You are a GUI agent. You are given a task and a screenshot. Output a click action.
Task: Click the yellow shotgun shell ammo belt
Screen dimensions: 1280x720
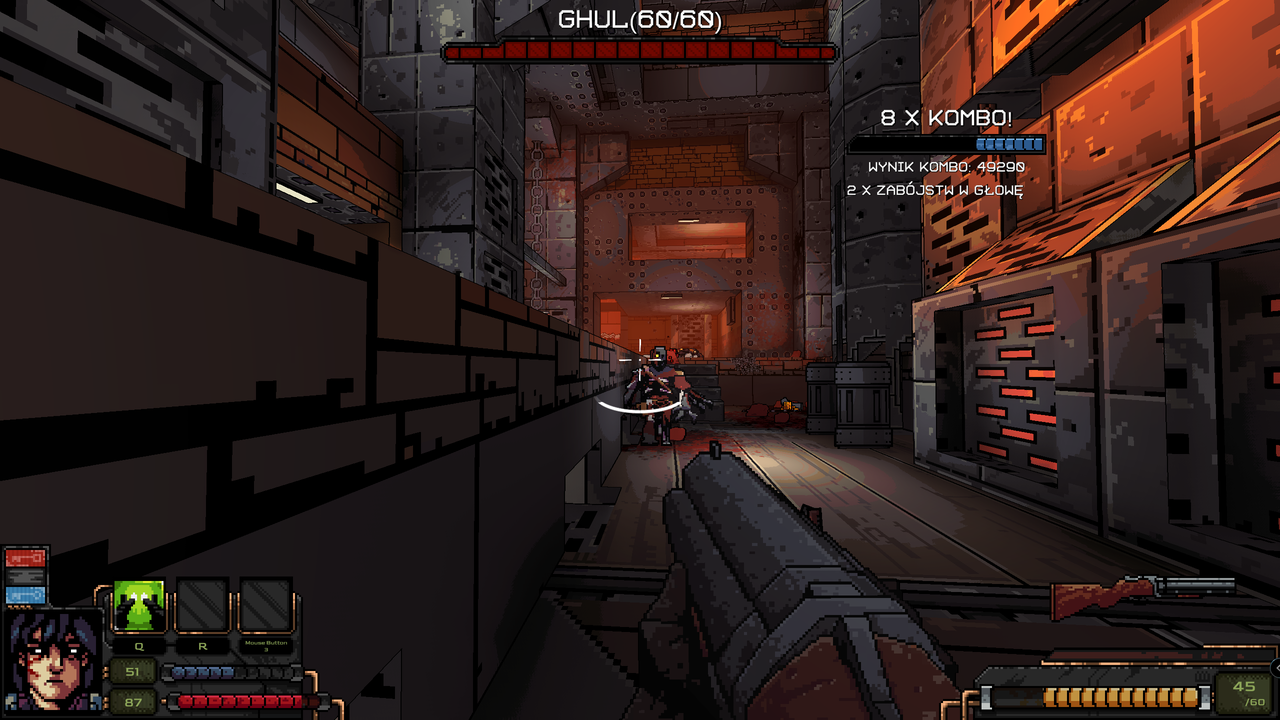coord(1120,697)
